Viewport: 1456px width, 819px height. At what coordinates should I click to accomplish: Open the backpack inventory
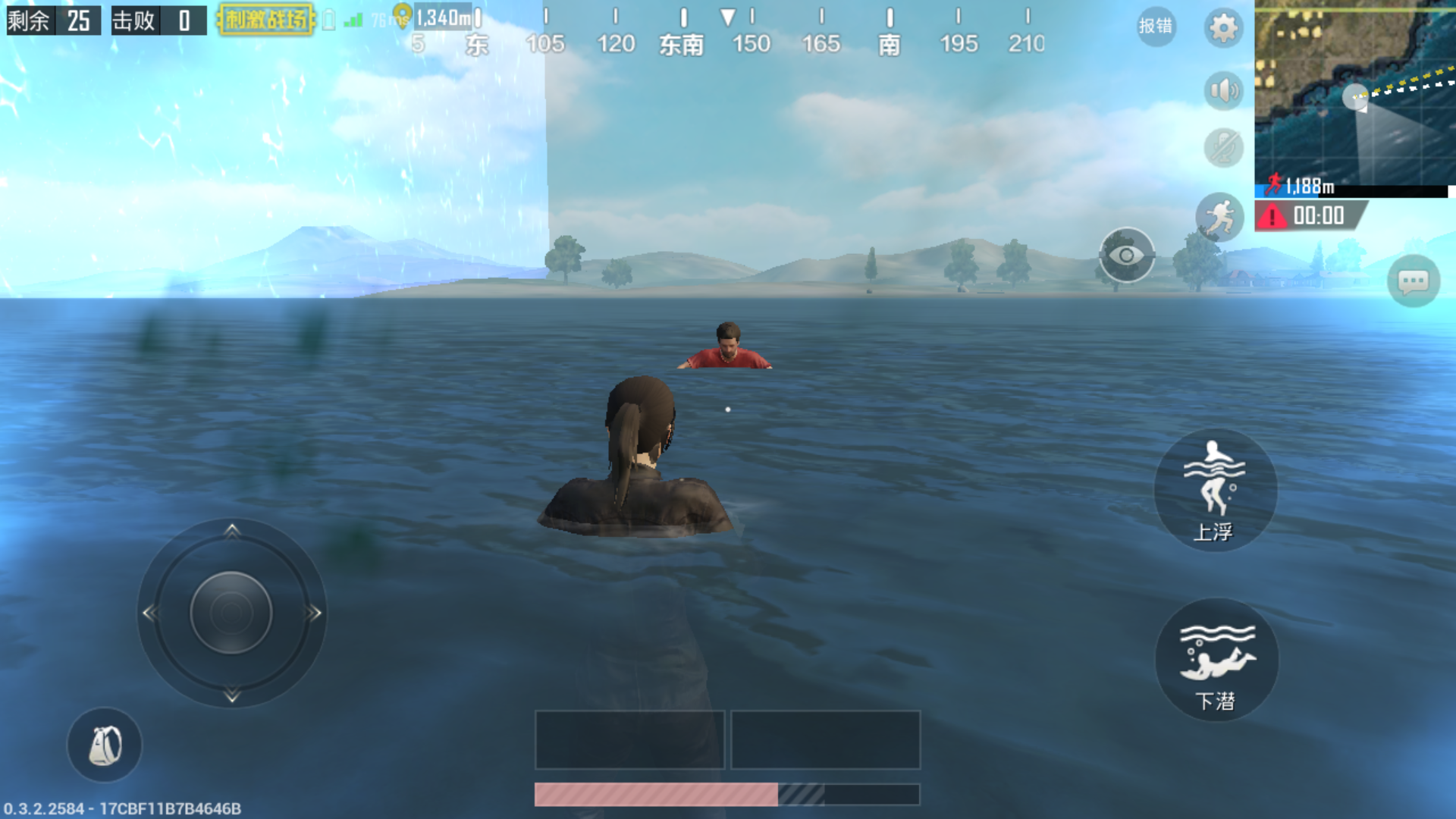pyautogui.click(x=105, y=745)
